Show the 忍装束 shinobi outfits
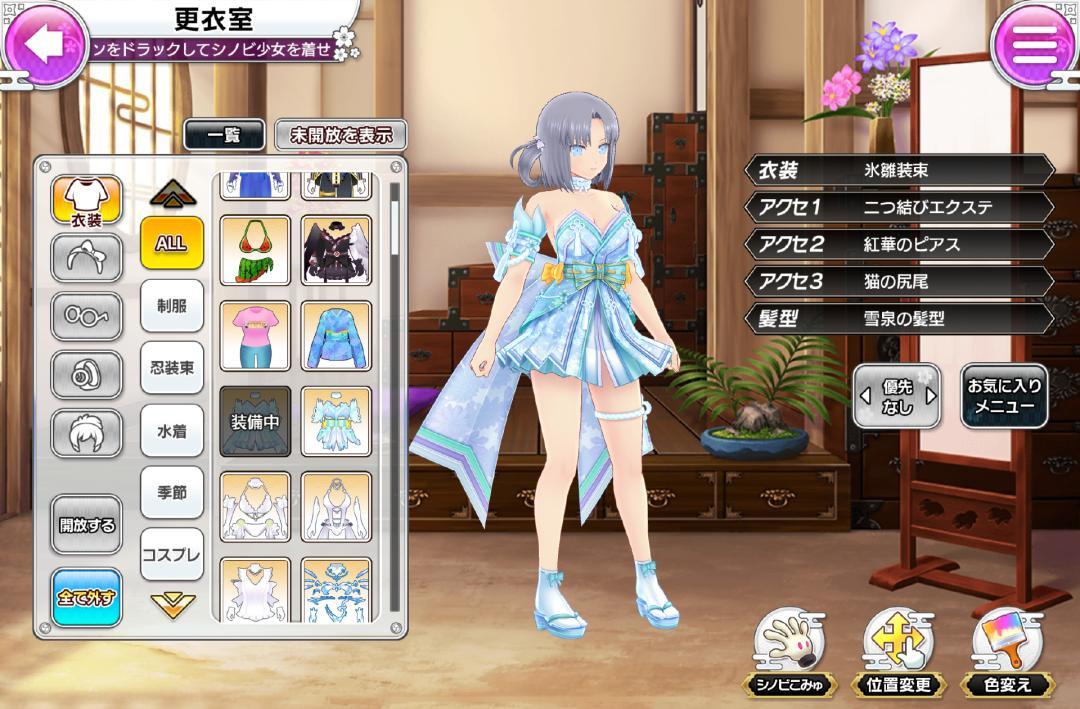The width and height of the screenshot is (1080, 709). click(x=172, y=367)
